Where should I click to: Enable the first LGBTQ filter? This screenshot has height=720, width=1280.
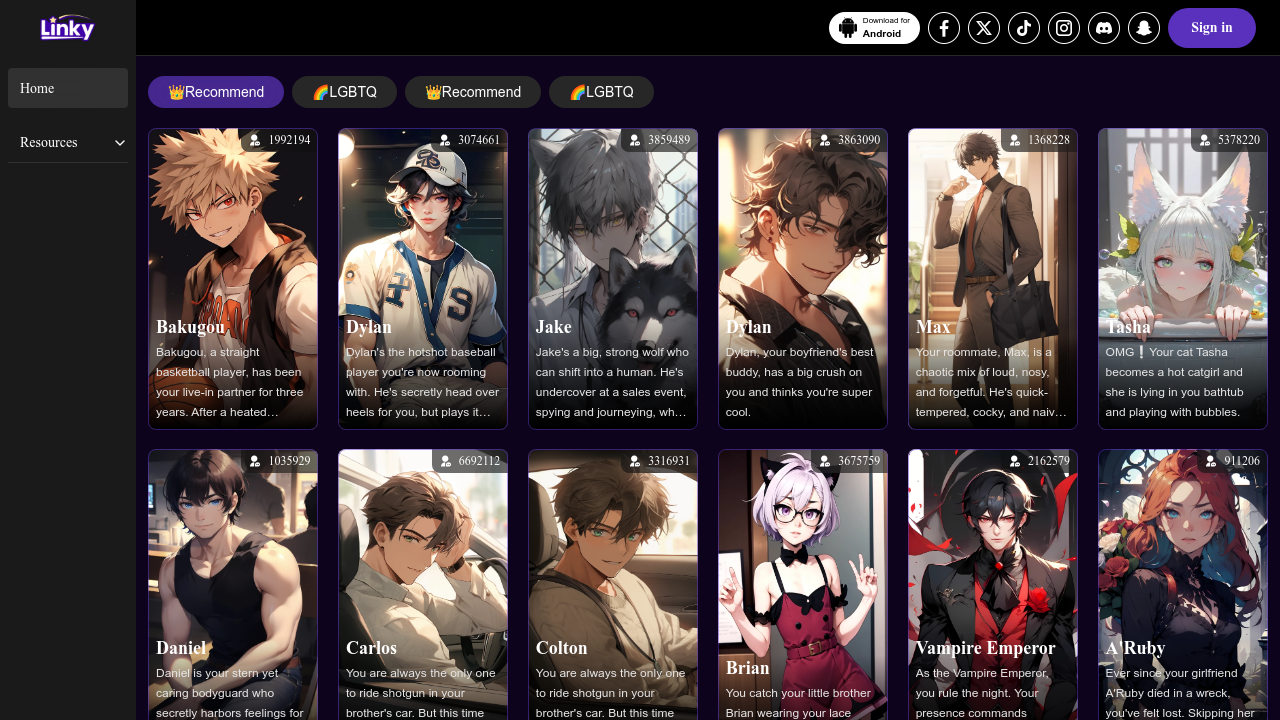click(344, 91)
